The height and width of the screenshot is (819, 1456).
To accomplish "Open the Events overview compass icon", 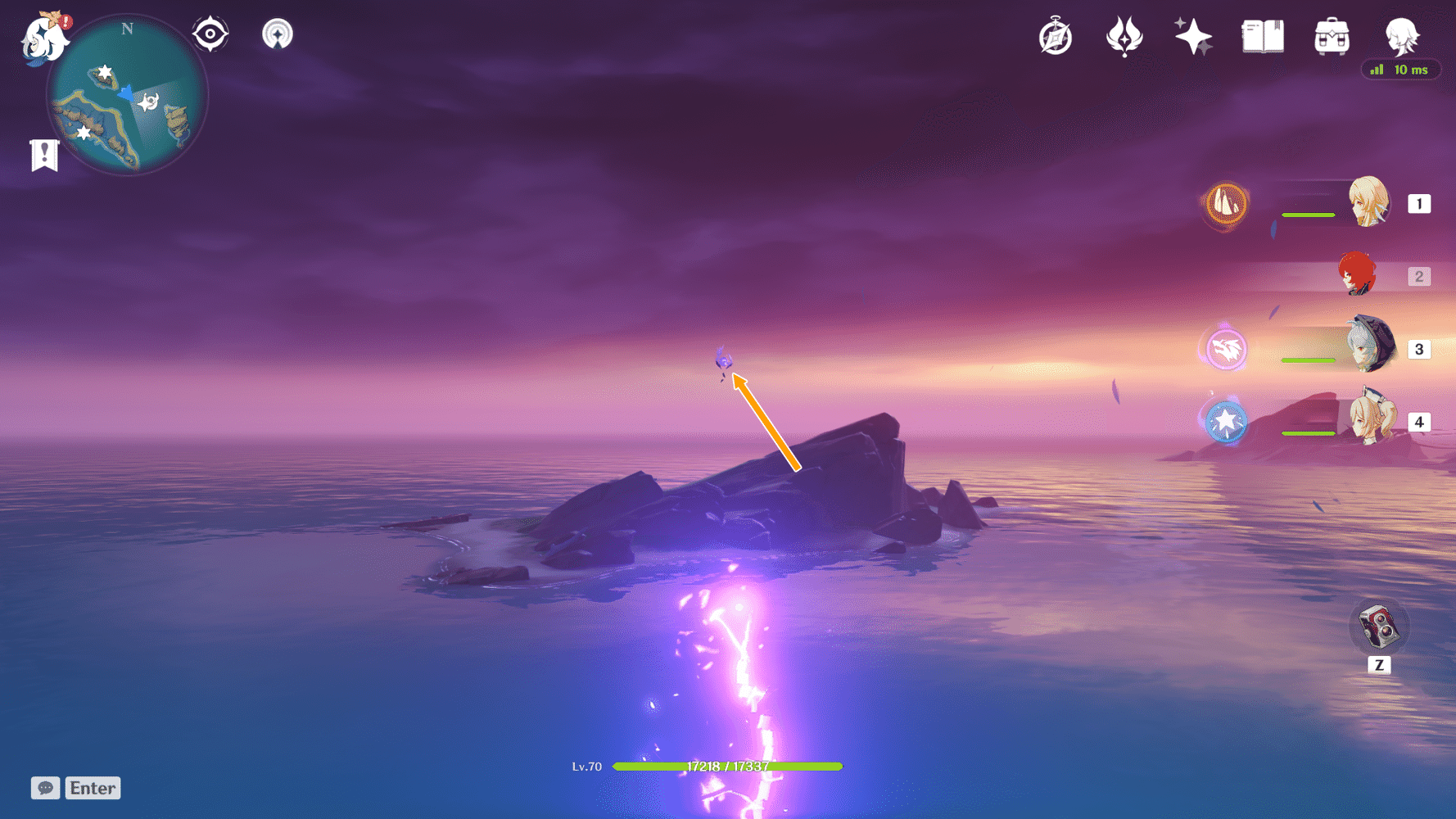I will [x=1056, y=36].
